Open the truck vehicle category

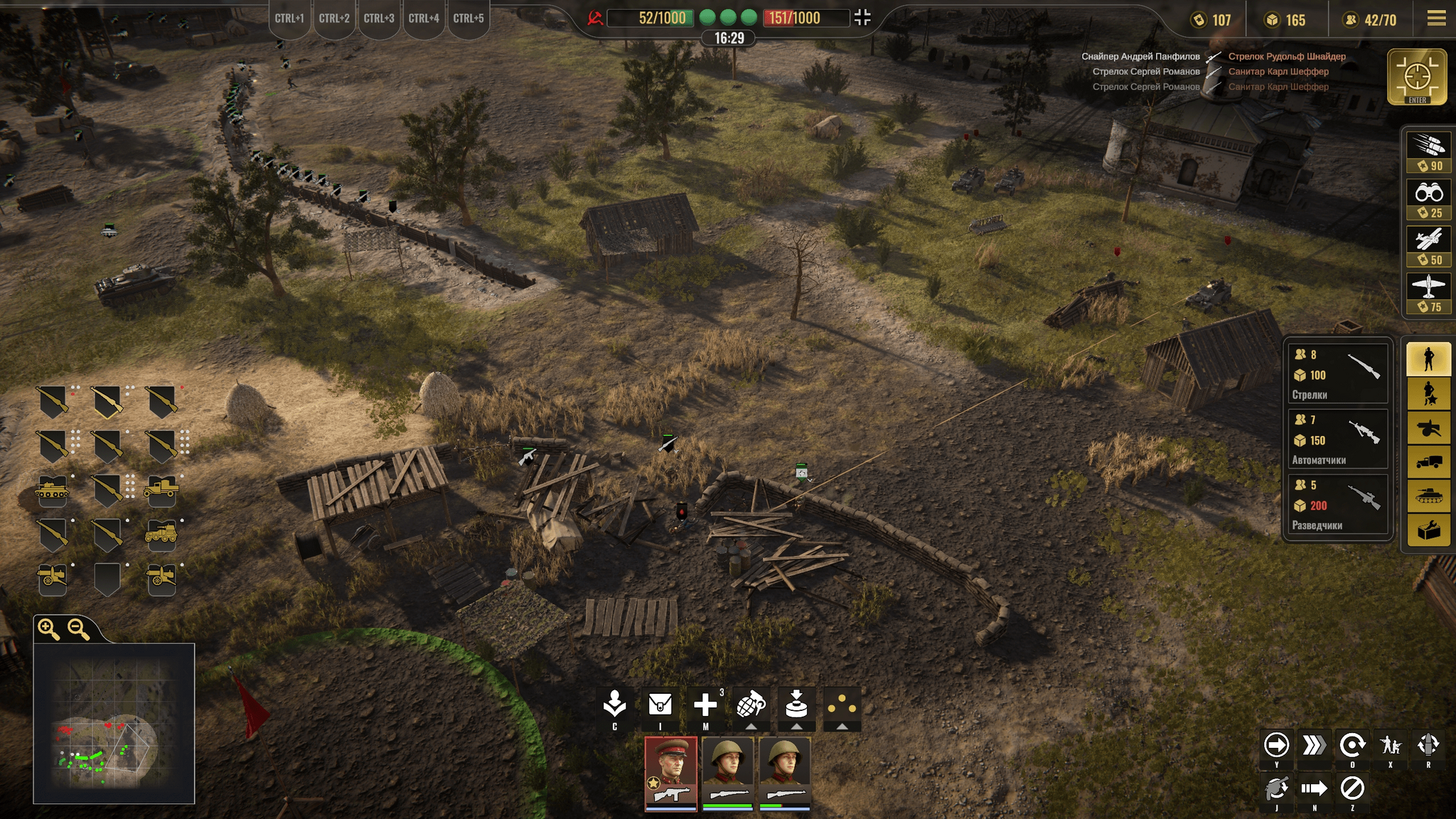tap(1428, 462)
